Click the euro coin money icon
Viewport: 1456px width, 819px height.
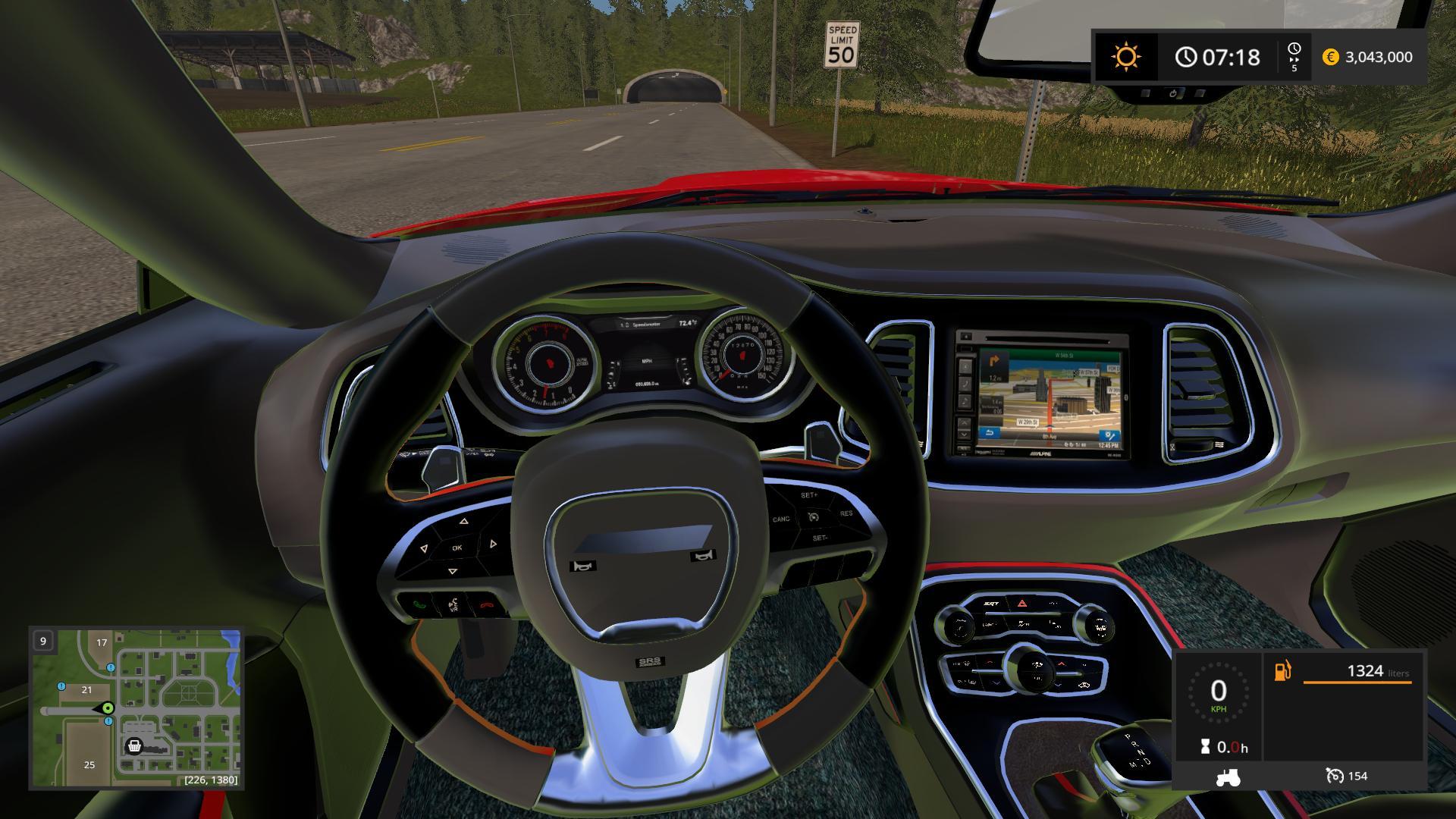coord(1330,57)
